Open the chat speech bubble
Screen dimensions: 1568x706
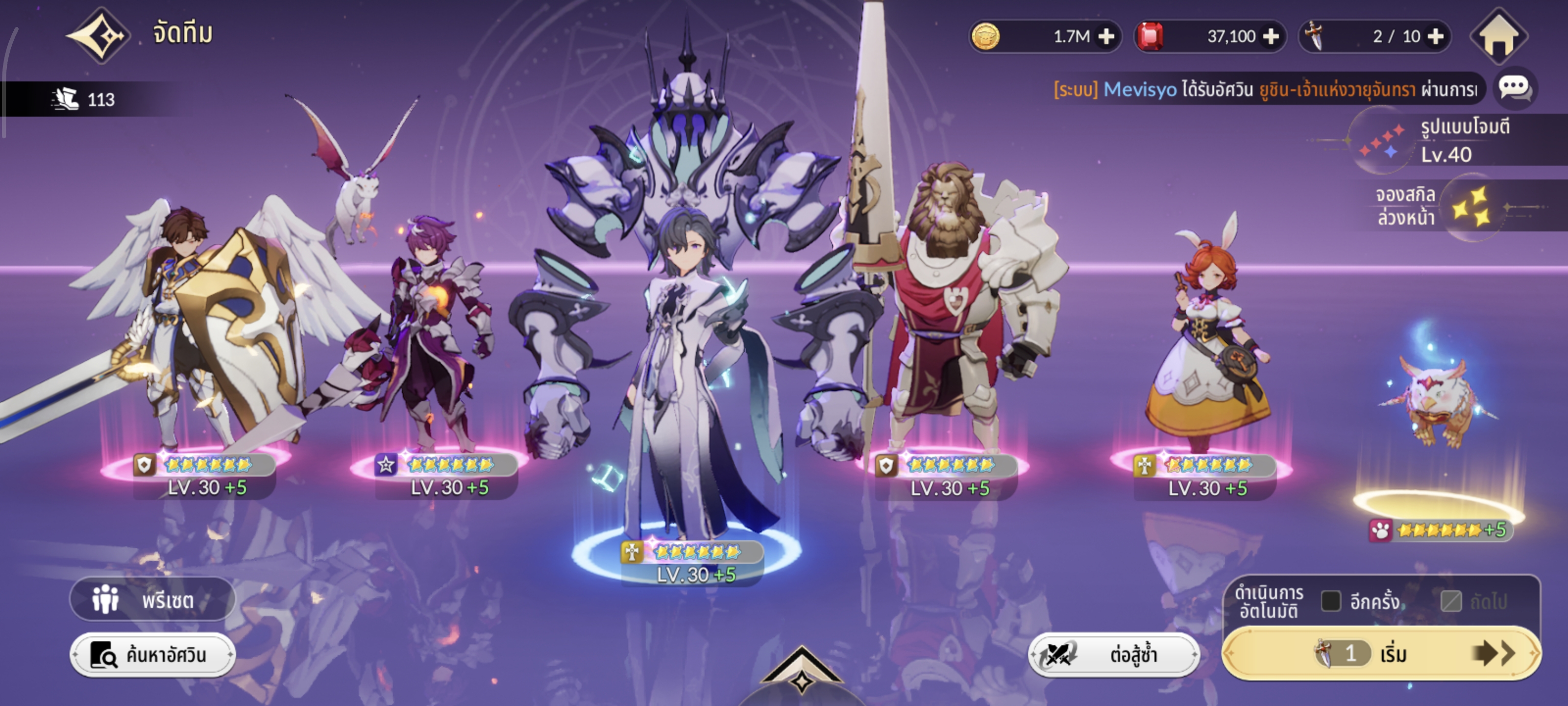[x=1515, y=88]
